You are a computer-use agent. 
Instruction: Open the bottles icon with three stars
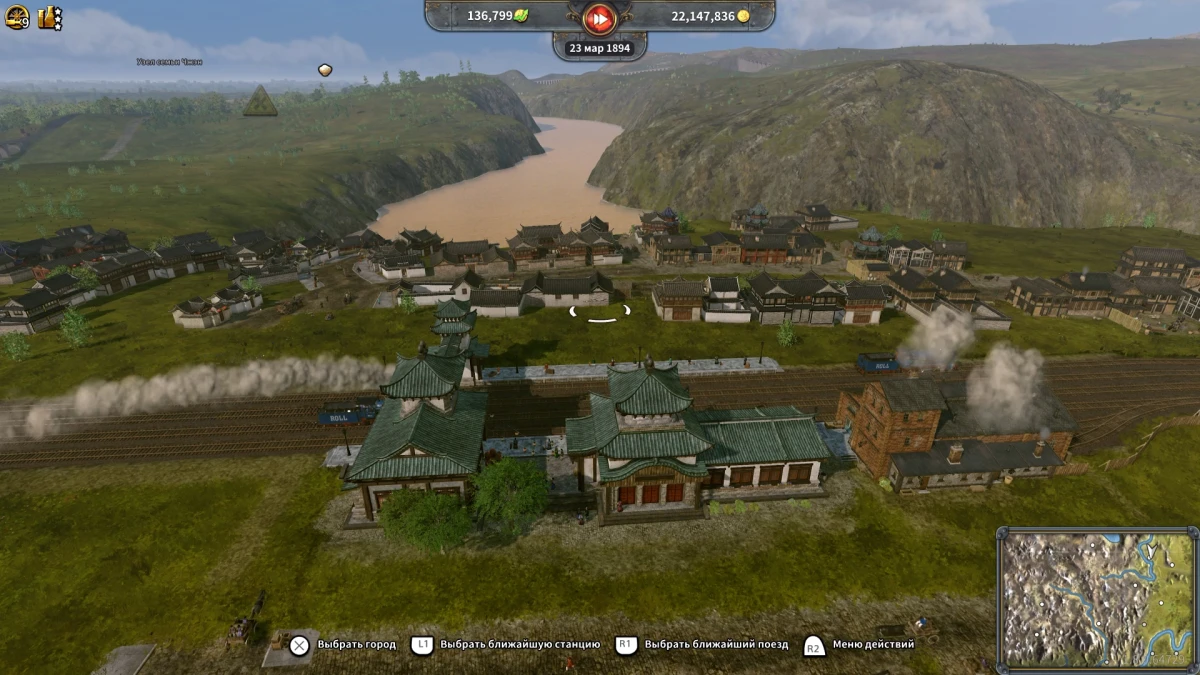(50, 17)
